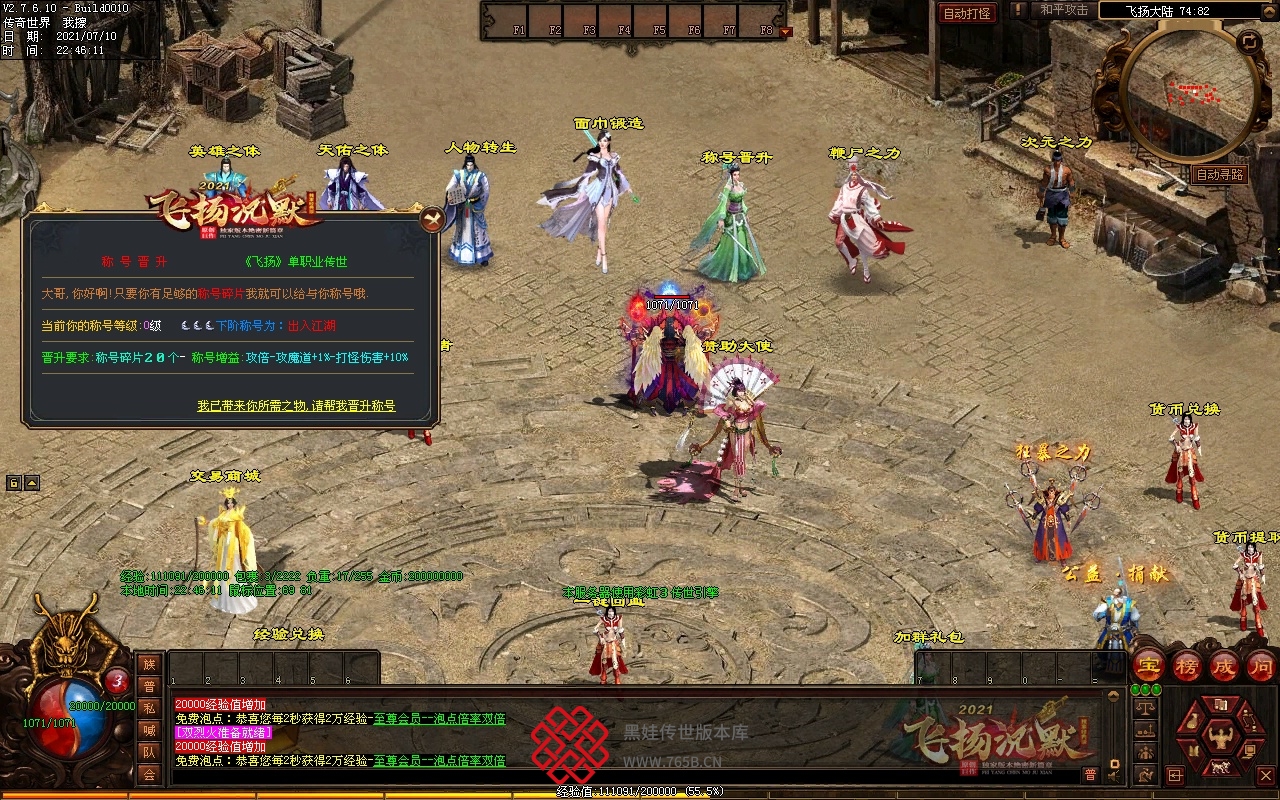Open the 问 help button

(1261, 666)
